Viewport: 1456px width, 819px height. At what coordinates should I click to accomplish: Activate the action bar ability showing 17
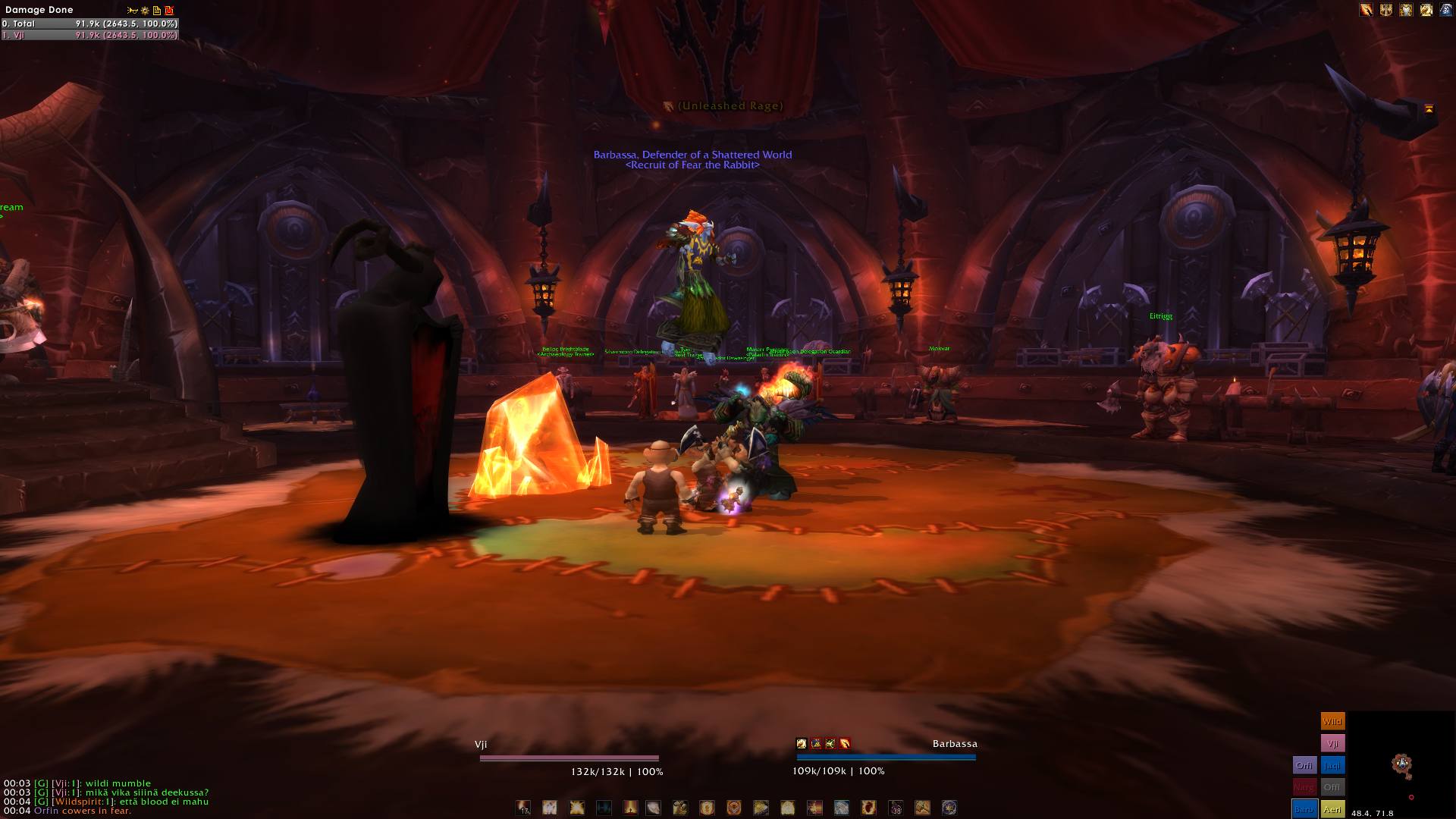pos(523,808)
